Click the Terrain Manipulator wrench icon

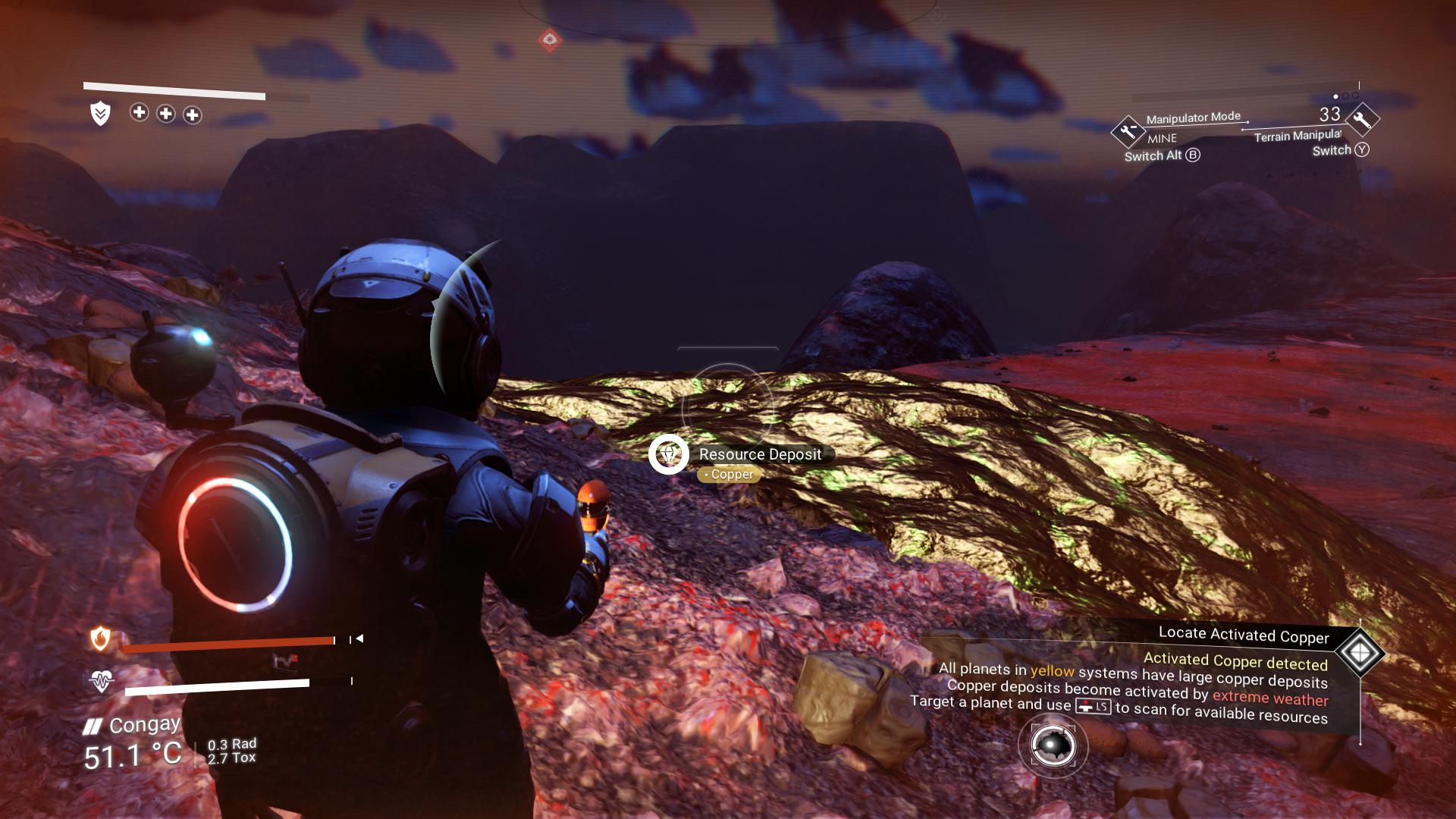coord(1362,120)
